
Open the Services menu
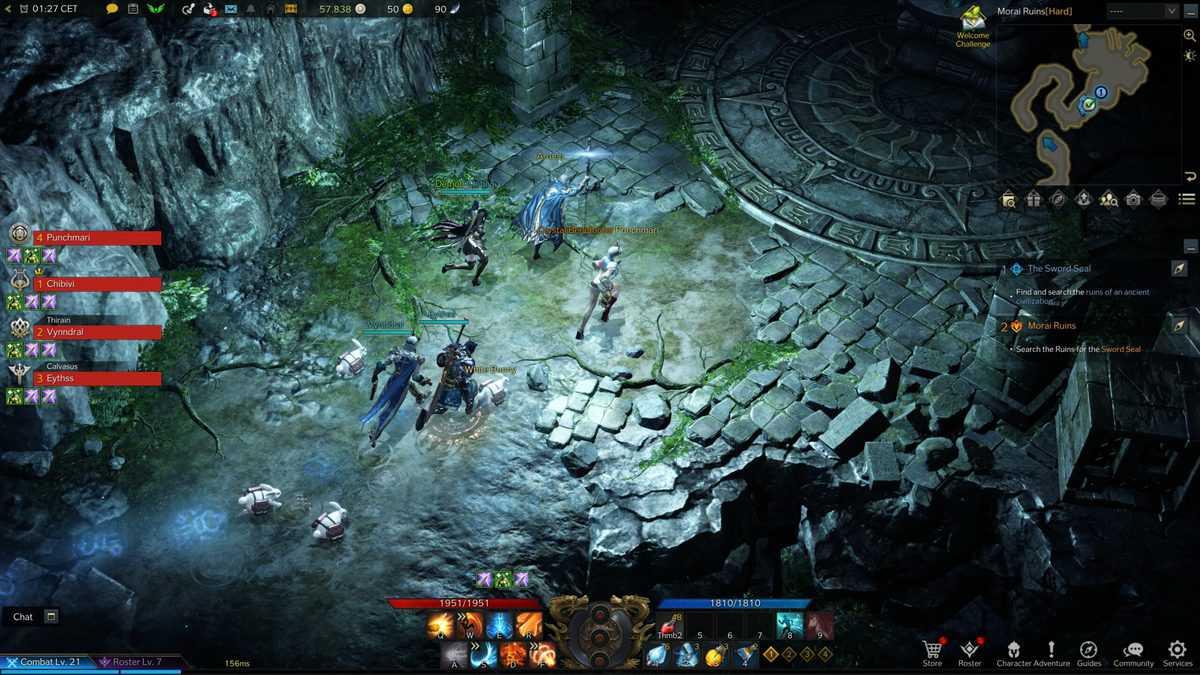click(x=1177, y=652)
